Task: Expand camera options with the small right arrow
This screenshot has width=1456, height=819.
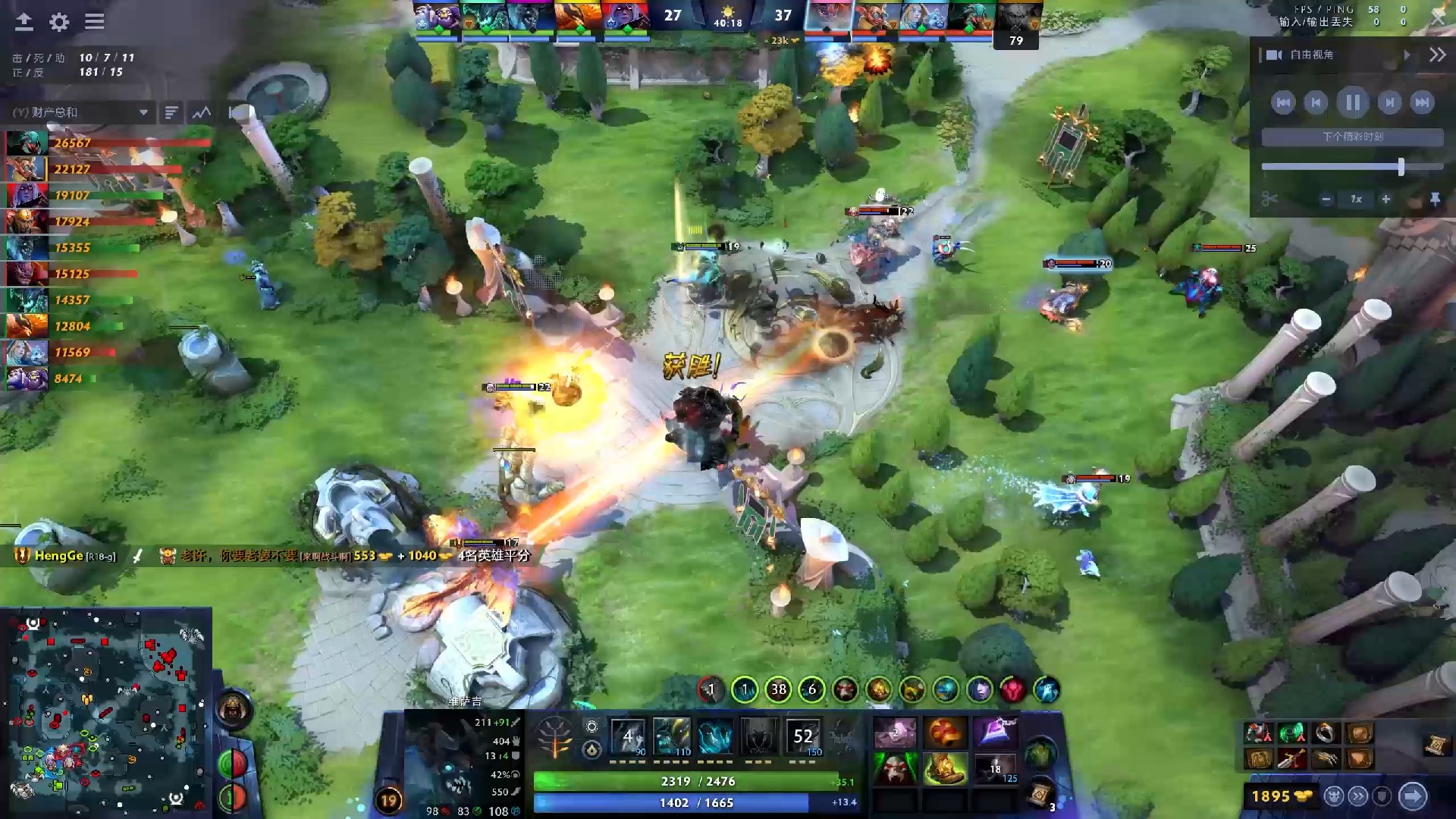Action: coord(1407,55)
